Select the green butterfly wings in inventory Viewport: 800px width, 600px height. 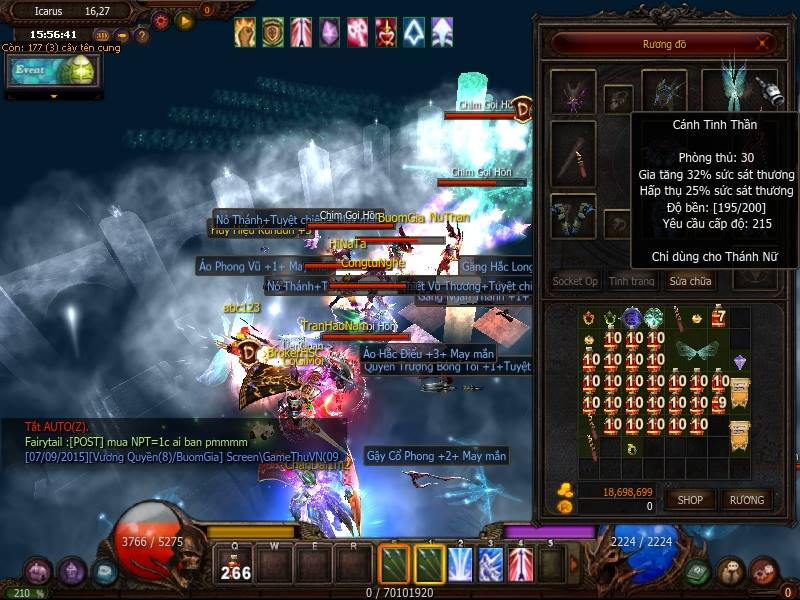(x=697, y=351)
